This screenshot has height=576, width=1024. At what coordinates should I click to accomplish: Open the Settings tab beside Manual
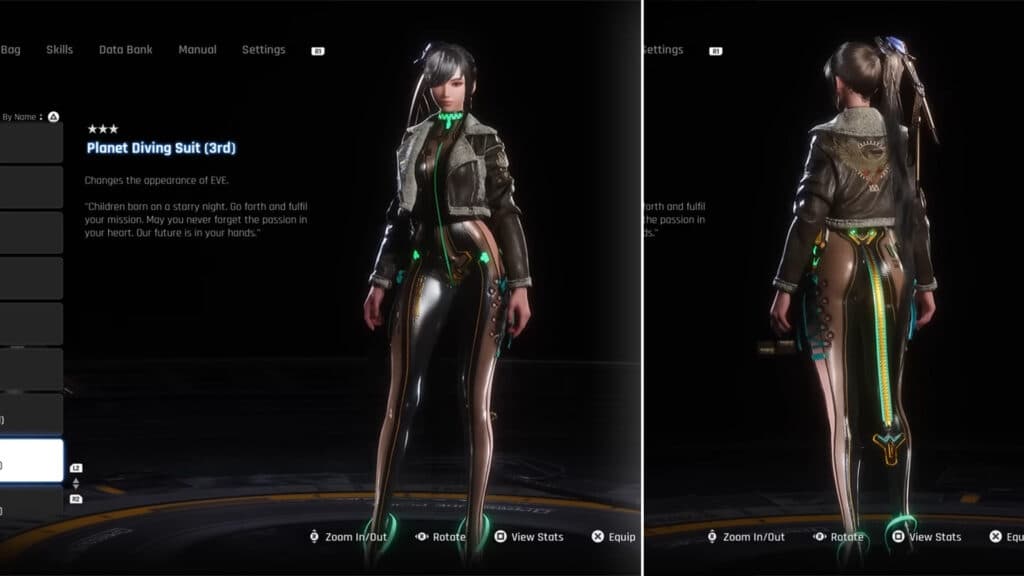pos(263,50)
